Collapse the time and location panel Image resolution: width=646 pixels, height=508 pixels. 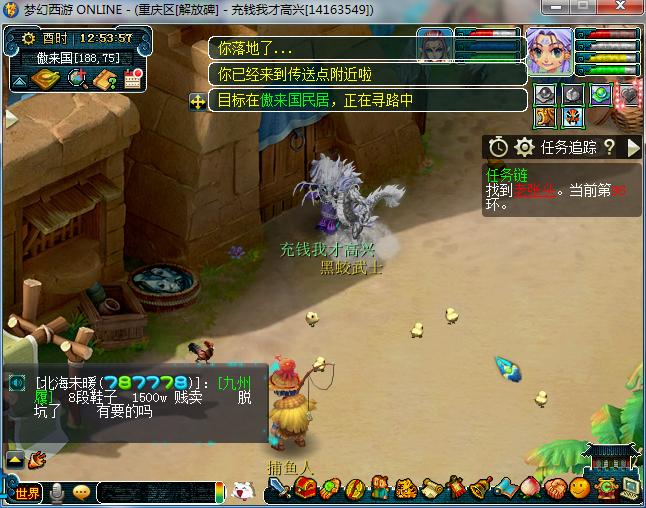(19, 81)
